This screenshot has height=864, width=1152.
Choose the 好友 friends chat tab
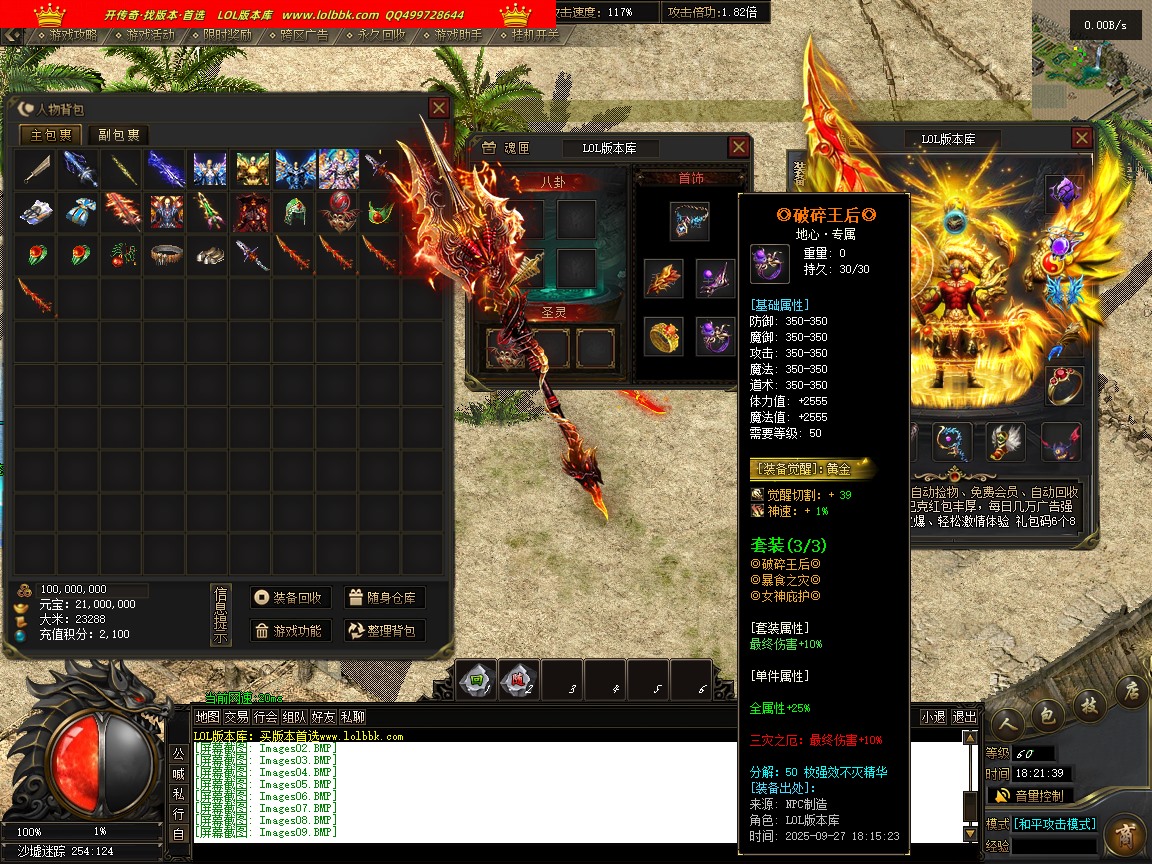pos(323,717)
